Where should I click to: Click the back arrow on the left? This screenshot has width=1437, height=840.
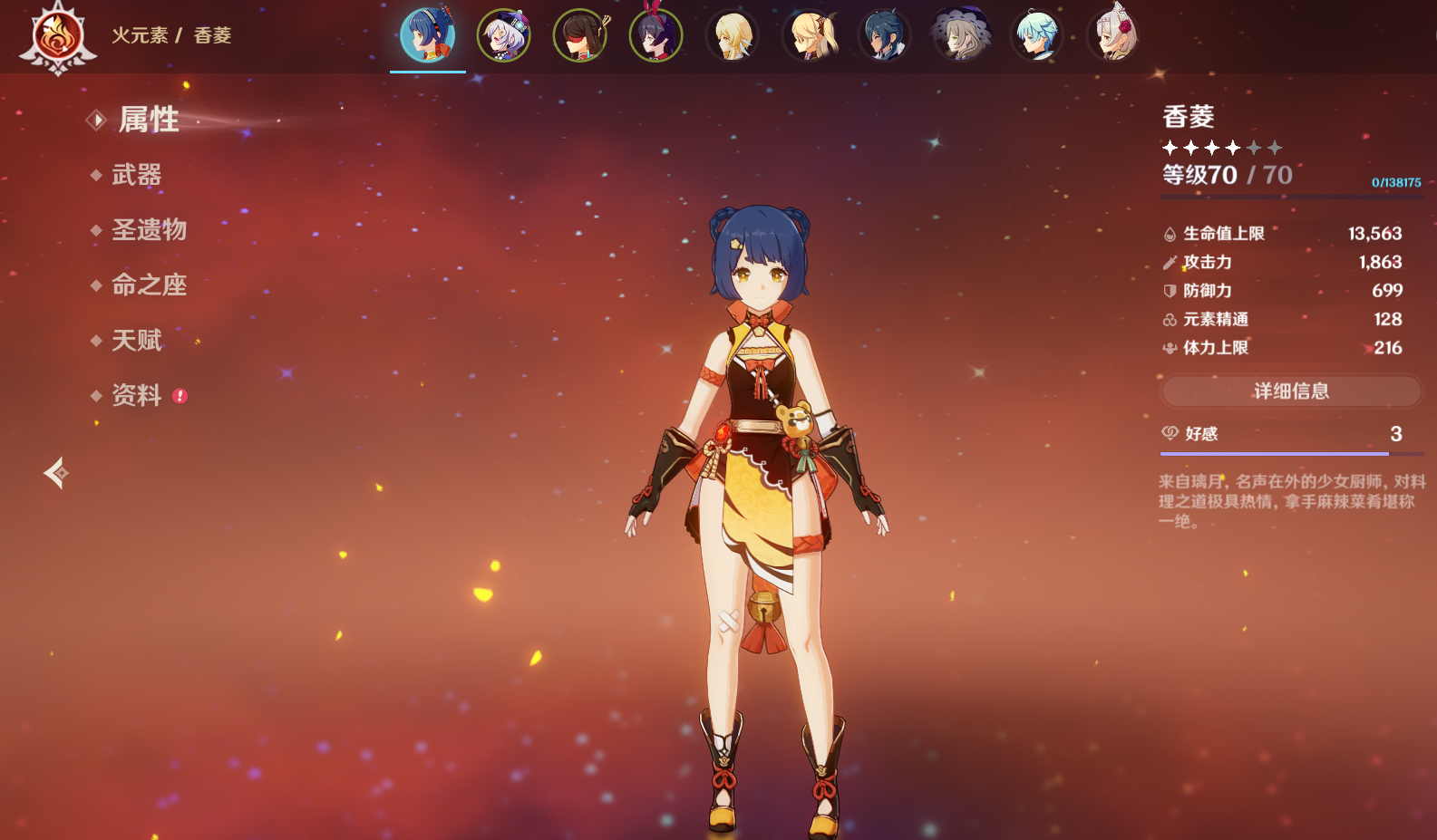click(x=56, y=473)
